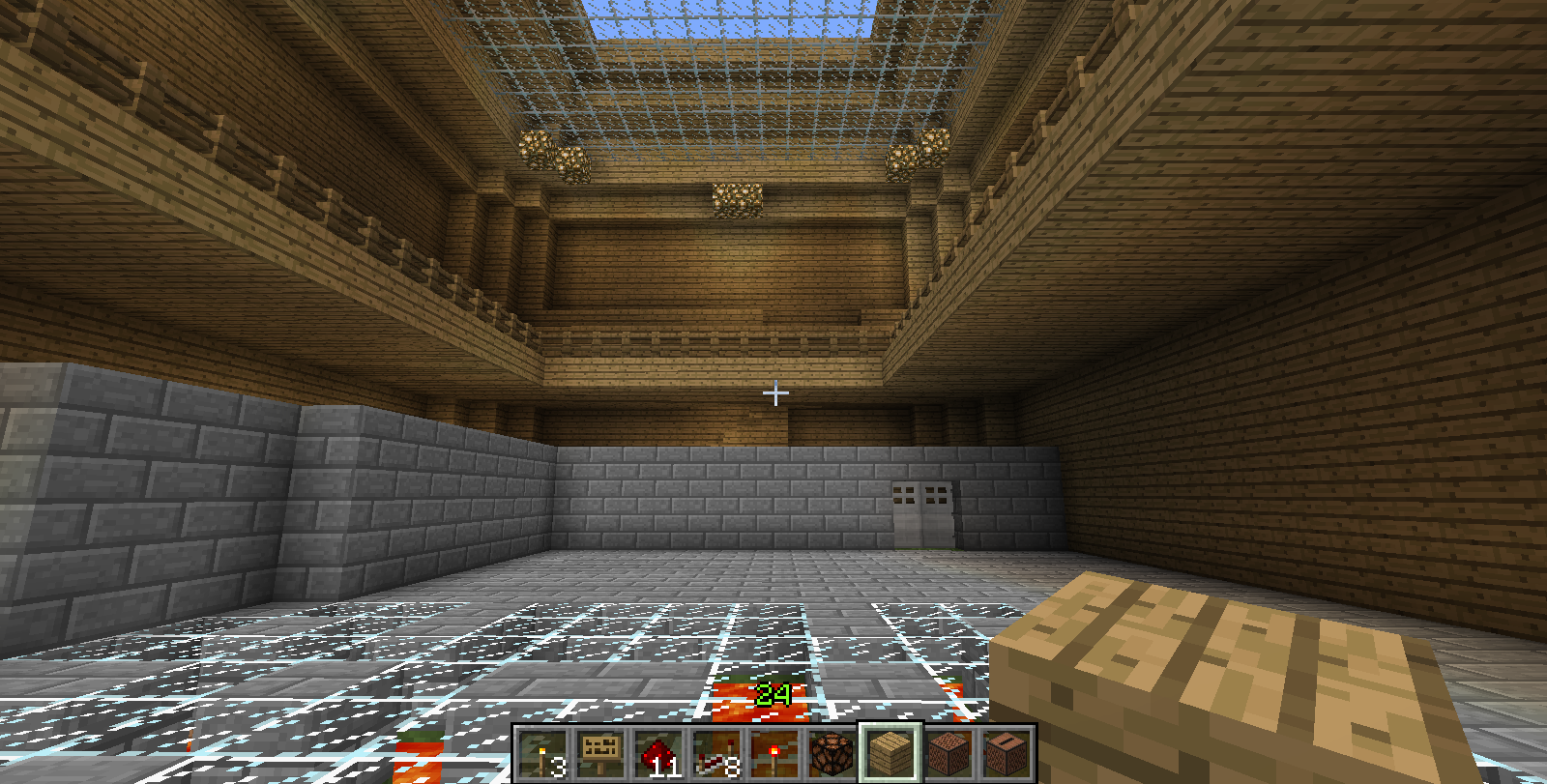Select the redstone repeater slot
This screenshot has width=1547, height=784.
(x=716, y=754)
